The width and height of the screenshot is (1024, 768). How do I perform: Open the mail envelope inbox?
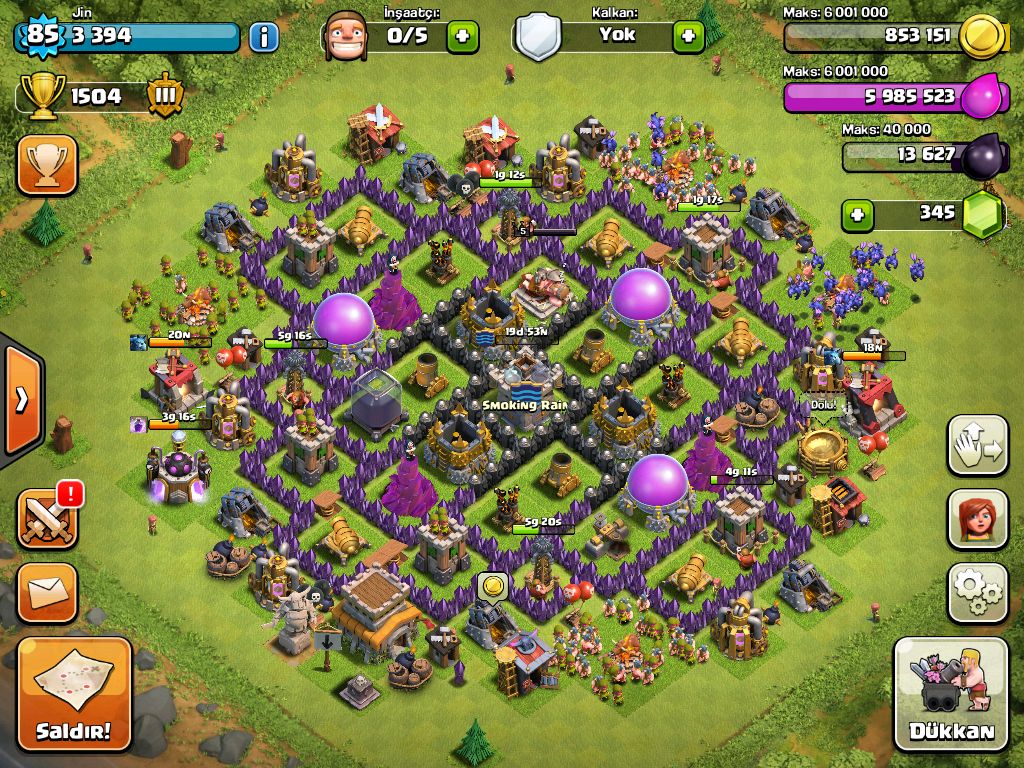[46, 593]
